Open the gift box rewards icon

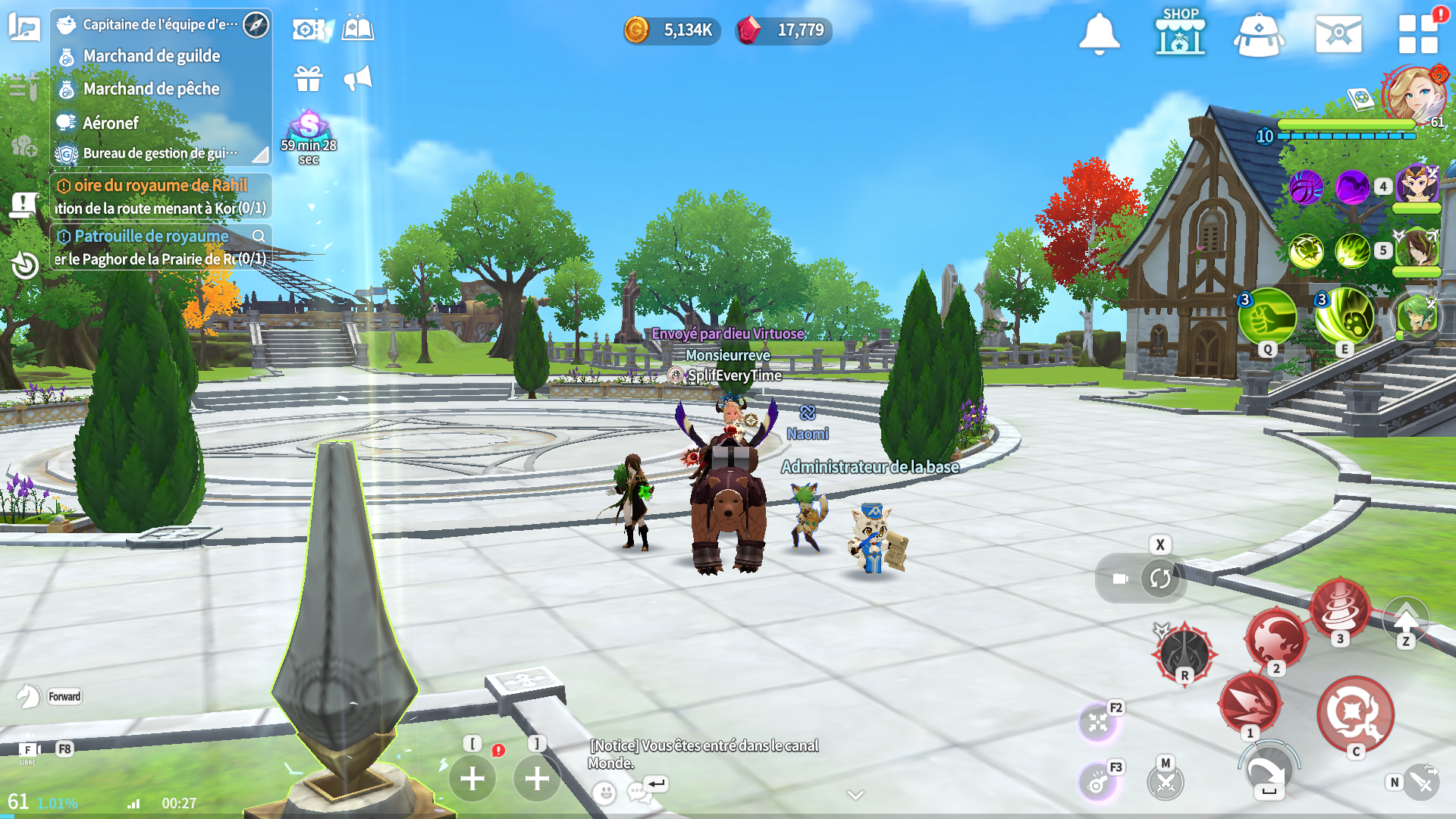pyautogui.click(x=309, y=78)
